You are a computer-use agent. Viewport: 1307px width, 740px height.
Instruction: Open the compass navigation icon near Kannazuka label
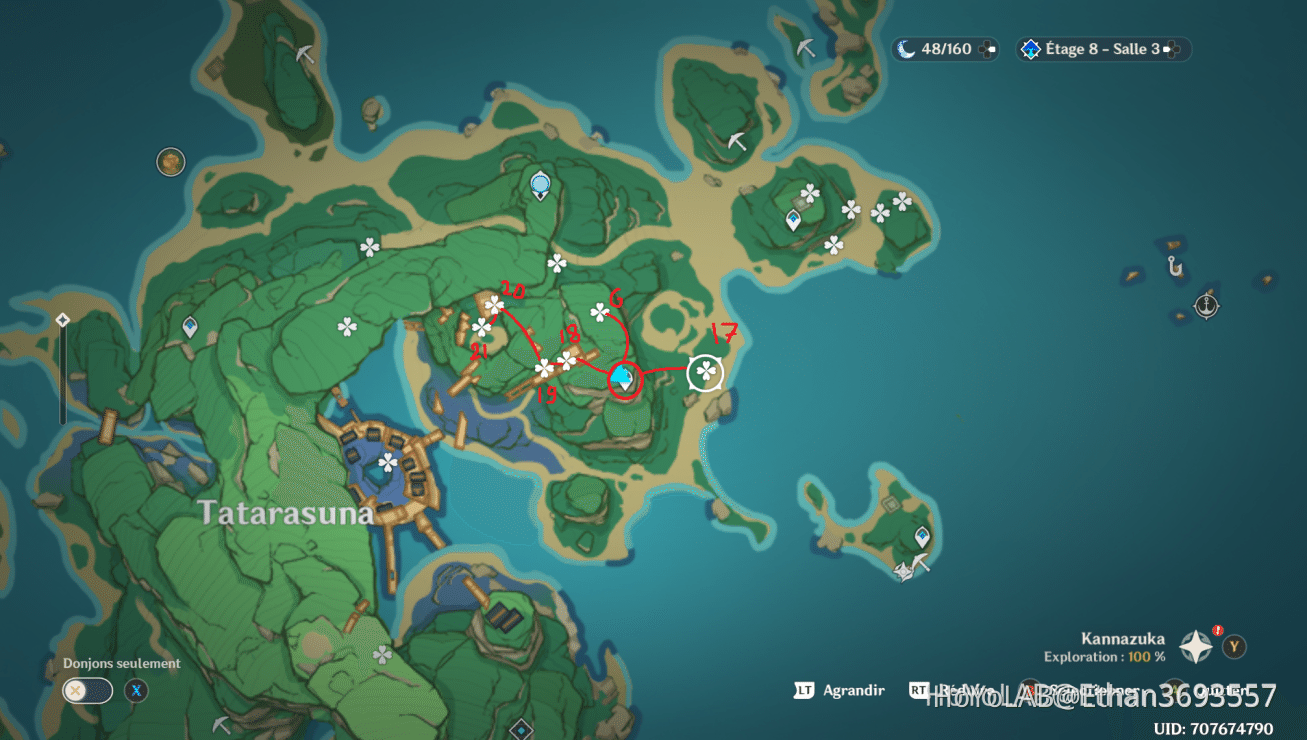(x=1196, y=645)
